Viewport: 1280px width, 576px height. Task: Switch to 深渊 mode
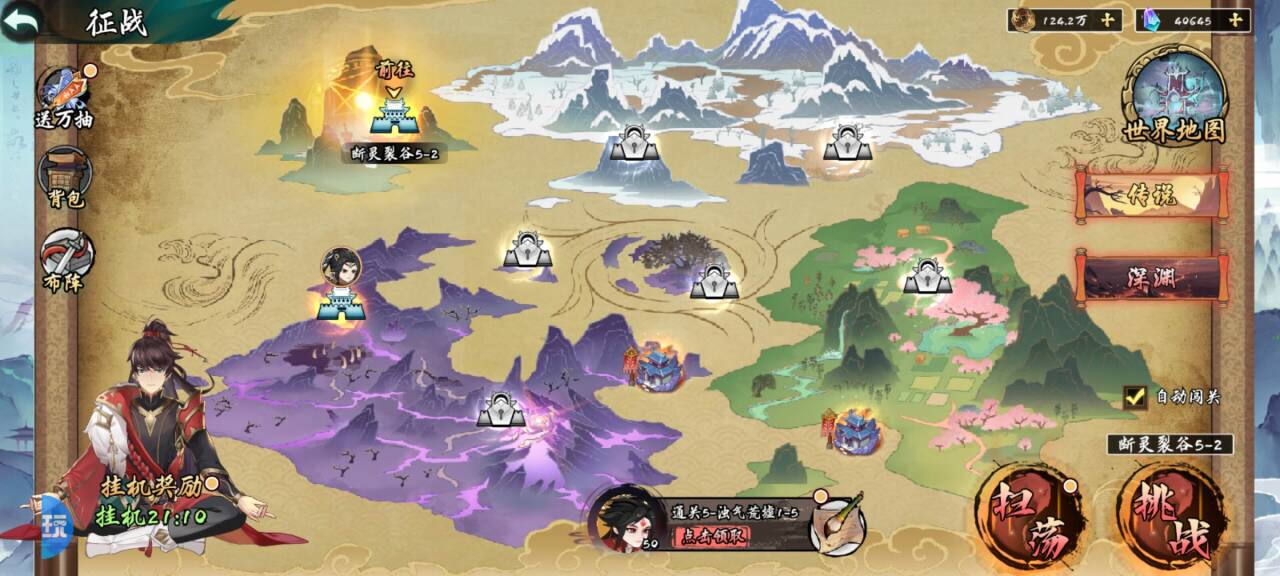tap(1152, 277)
